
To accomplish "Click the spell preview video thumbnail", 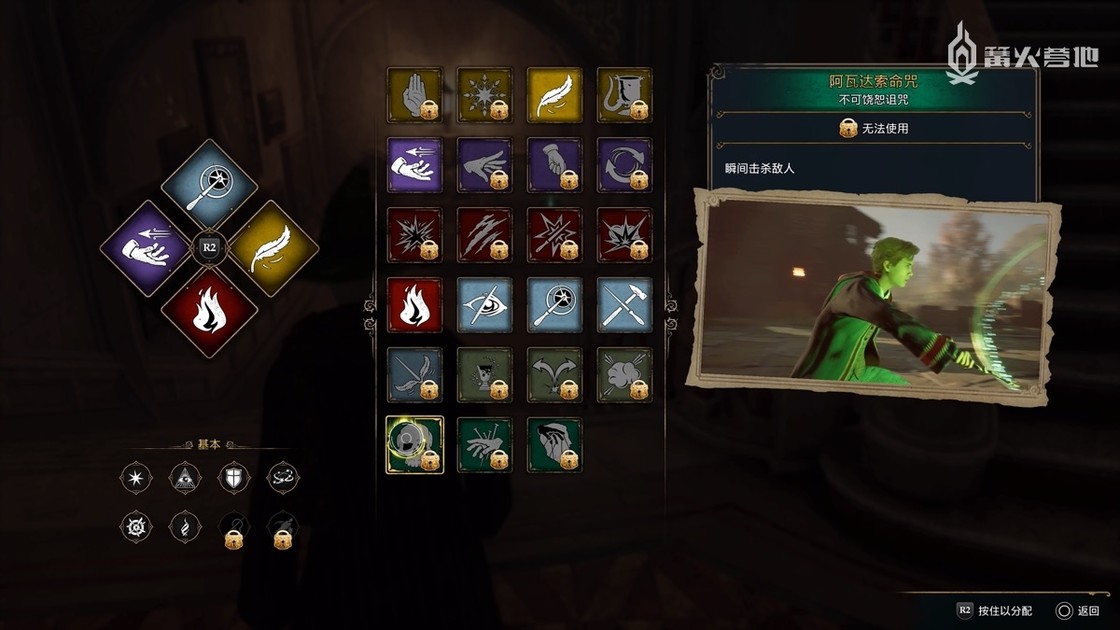I will coord(871,298).
